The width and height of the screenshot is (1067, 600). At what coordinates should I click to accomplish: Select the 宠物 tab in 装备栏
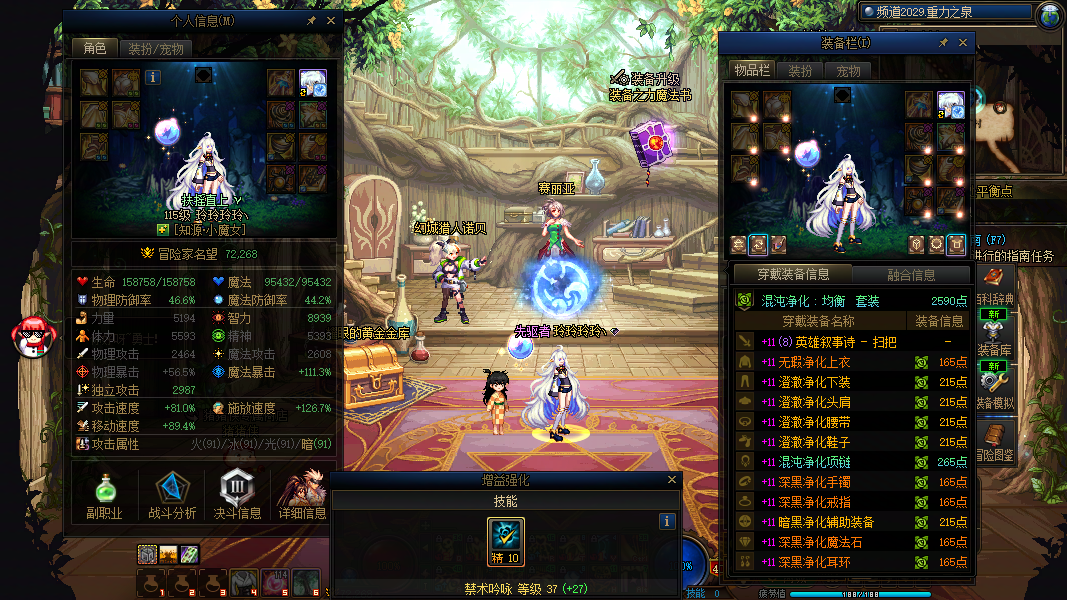pos(849,71)
